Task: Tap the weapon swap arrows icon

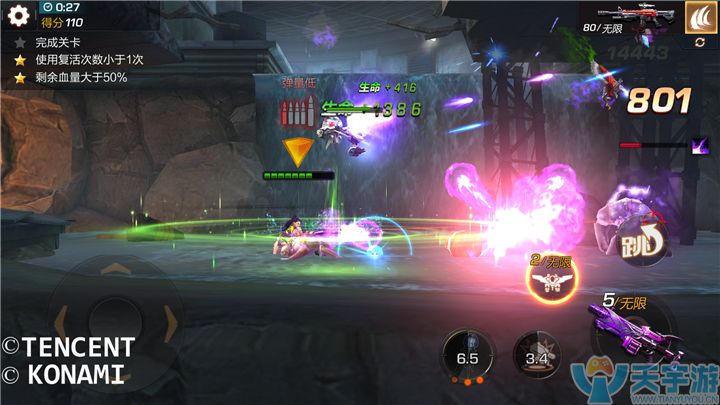Action: pos(699,42)
